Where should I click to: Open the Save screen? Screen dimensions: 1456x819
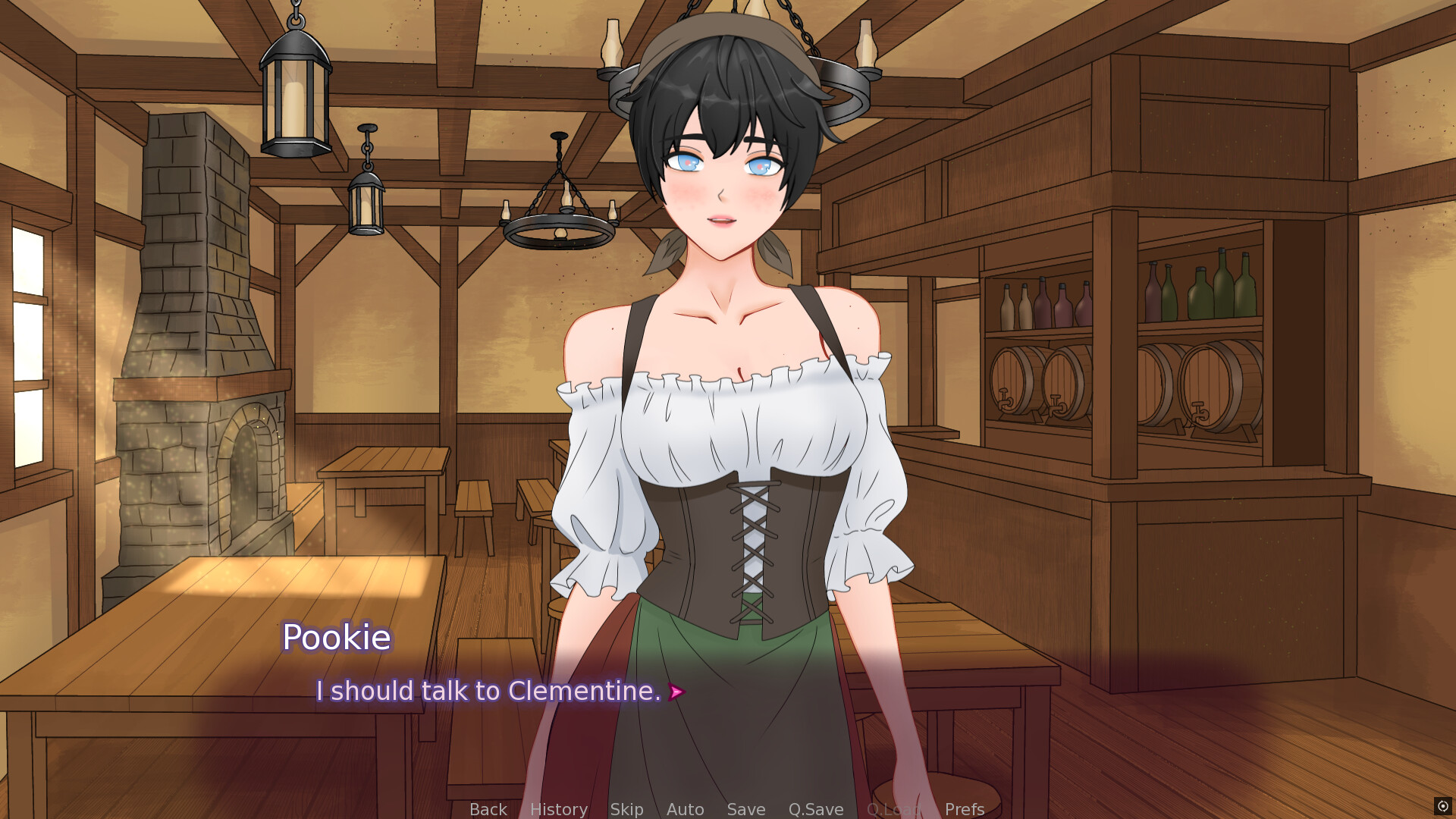point(745,808)
